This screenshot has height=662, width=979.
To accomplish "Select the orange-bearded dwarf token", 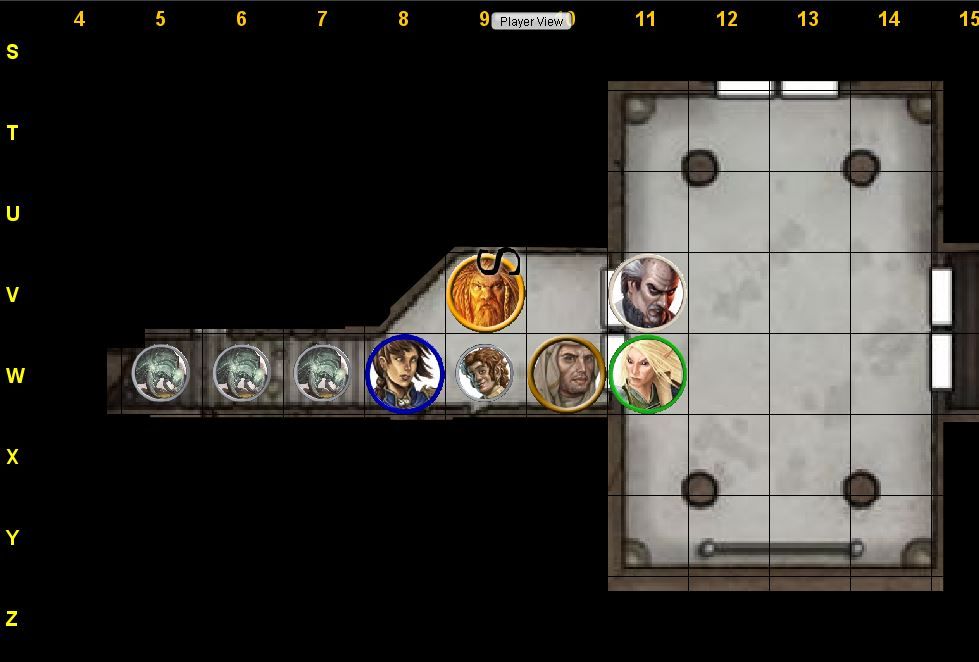I will click(485, 294).
